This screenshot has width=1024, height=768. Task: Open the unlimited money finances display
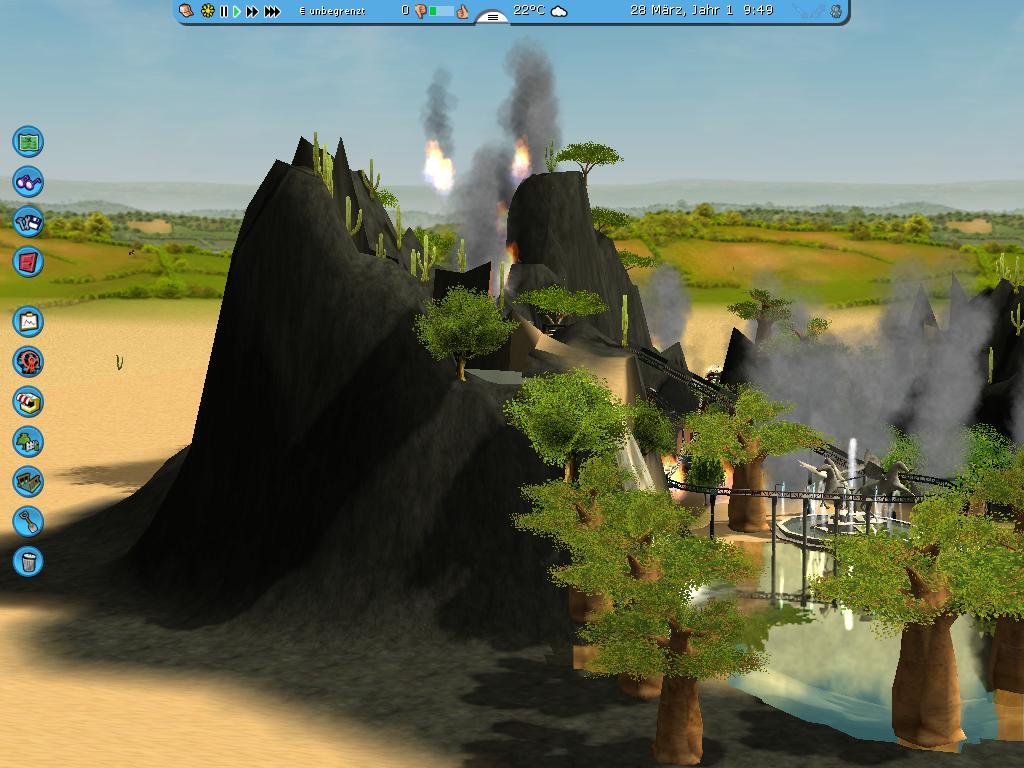[332, 11]
